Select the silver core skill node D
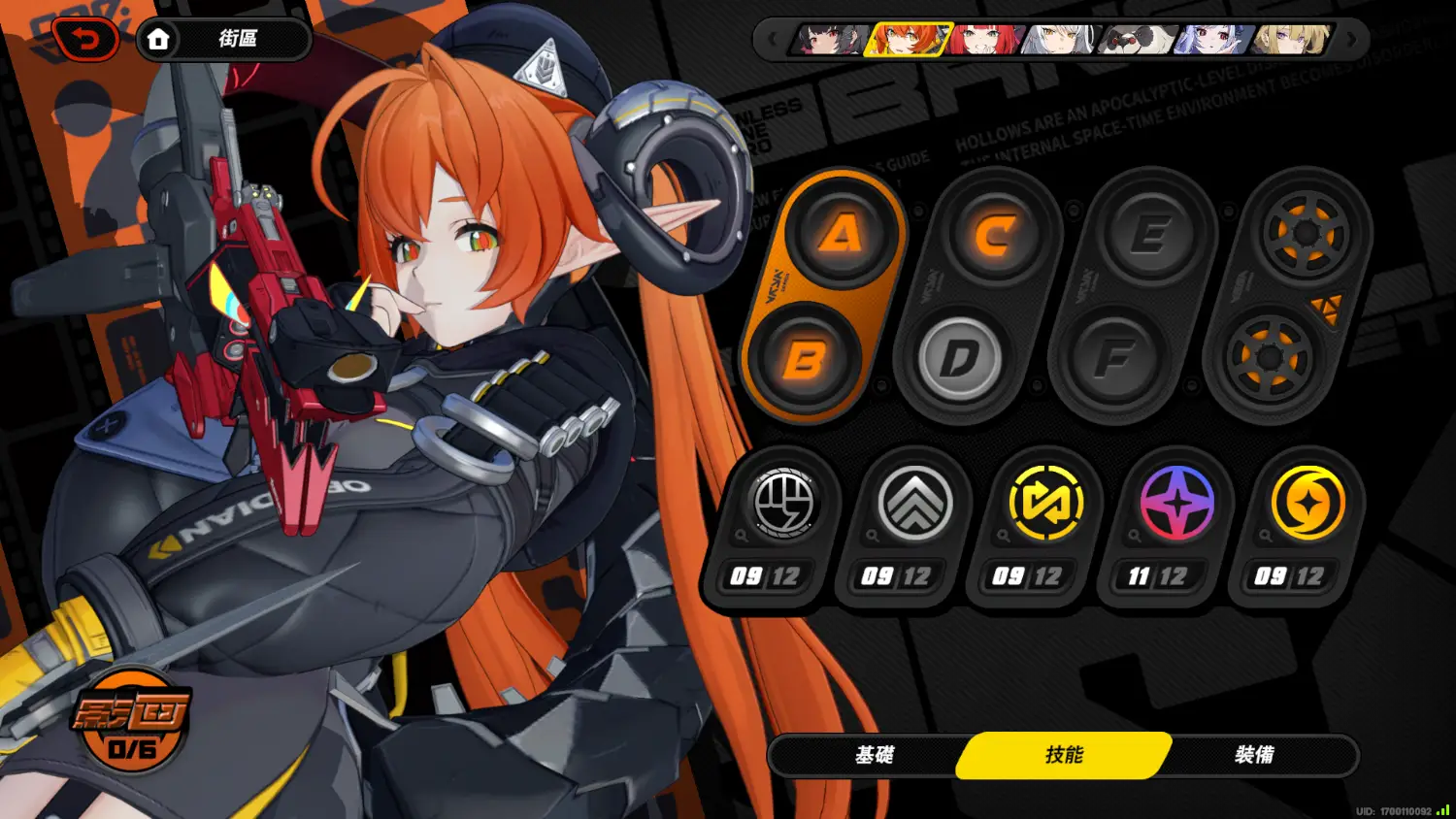Image resolution: width=1456 pixels, height=819 pixels. (959, 359)
